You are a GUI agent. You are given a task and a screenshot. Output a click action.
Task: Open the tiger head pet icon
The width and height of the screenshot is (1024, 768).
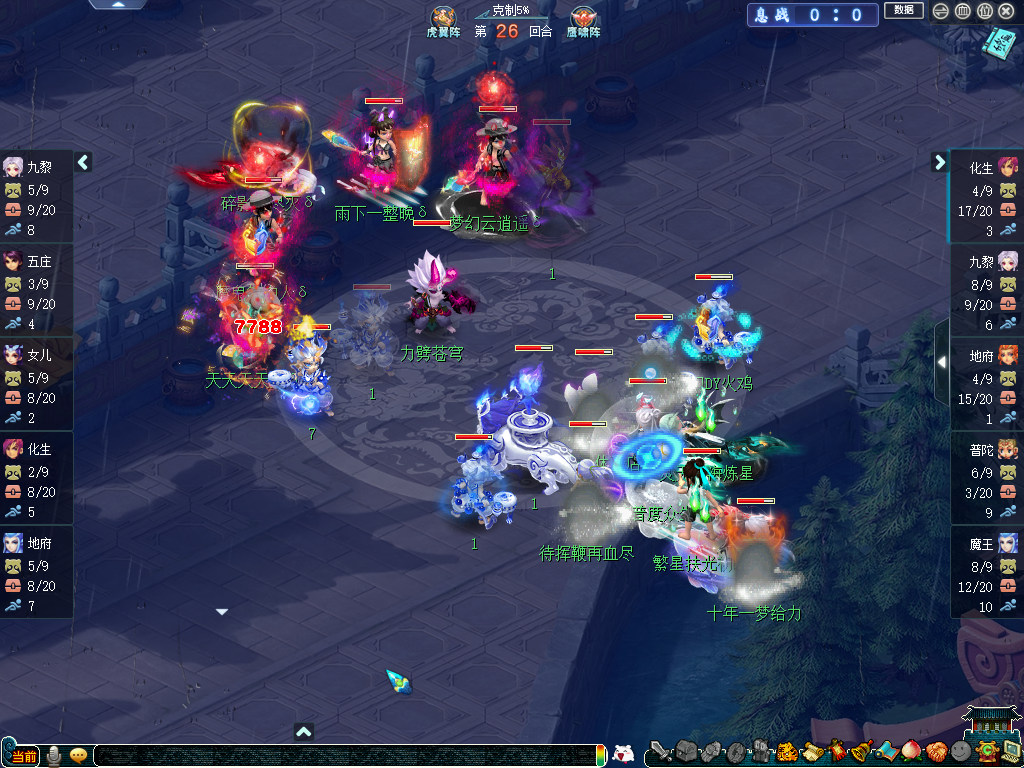[x=787, y=752]
